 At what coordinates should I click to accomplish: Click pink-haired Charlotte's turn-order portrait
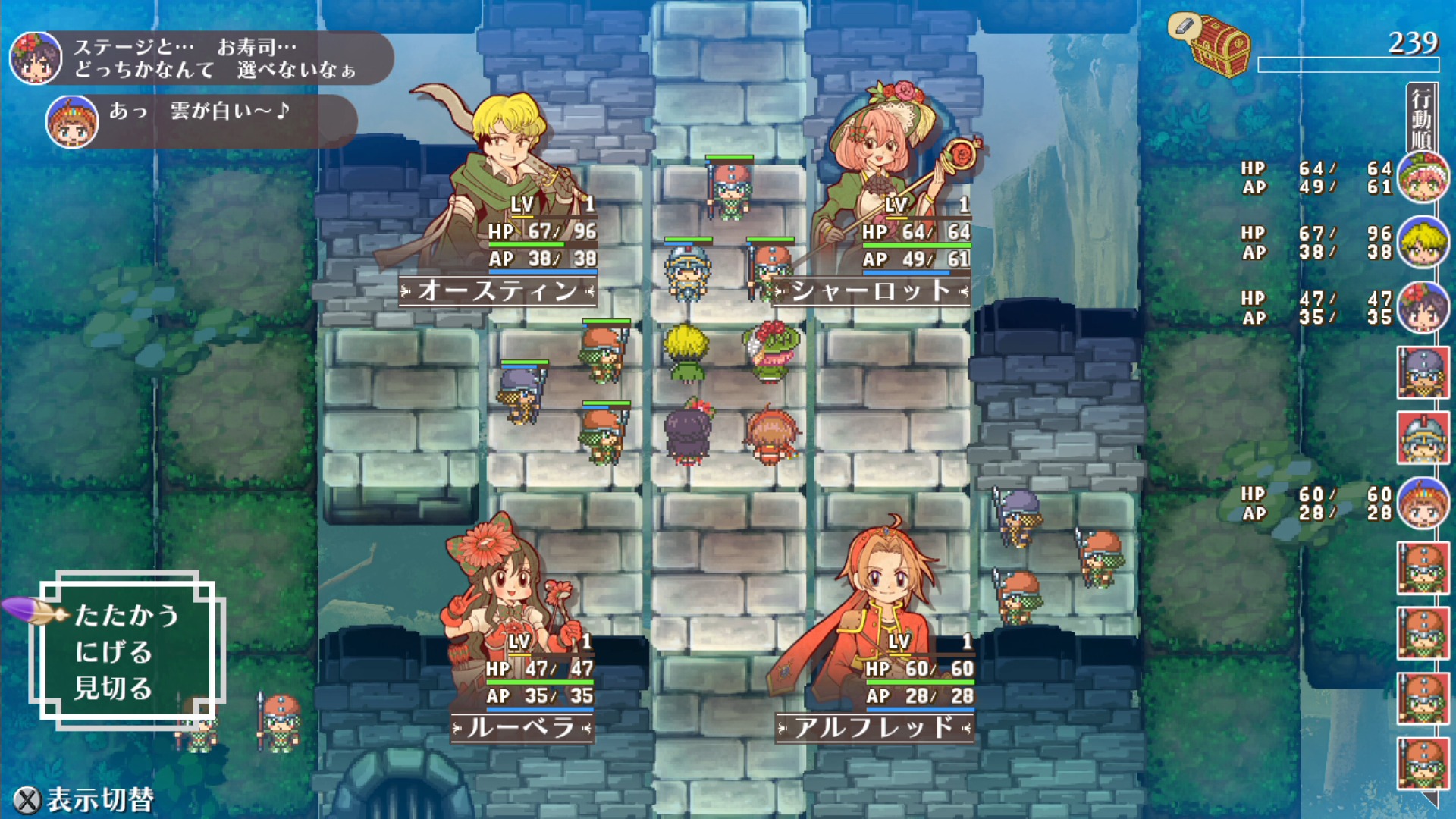click(1423, 177)
